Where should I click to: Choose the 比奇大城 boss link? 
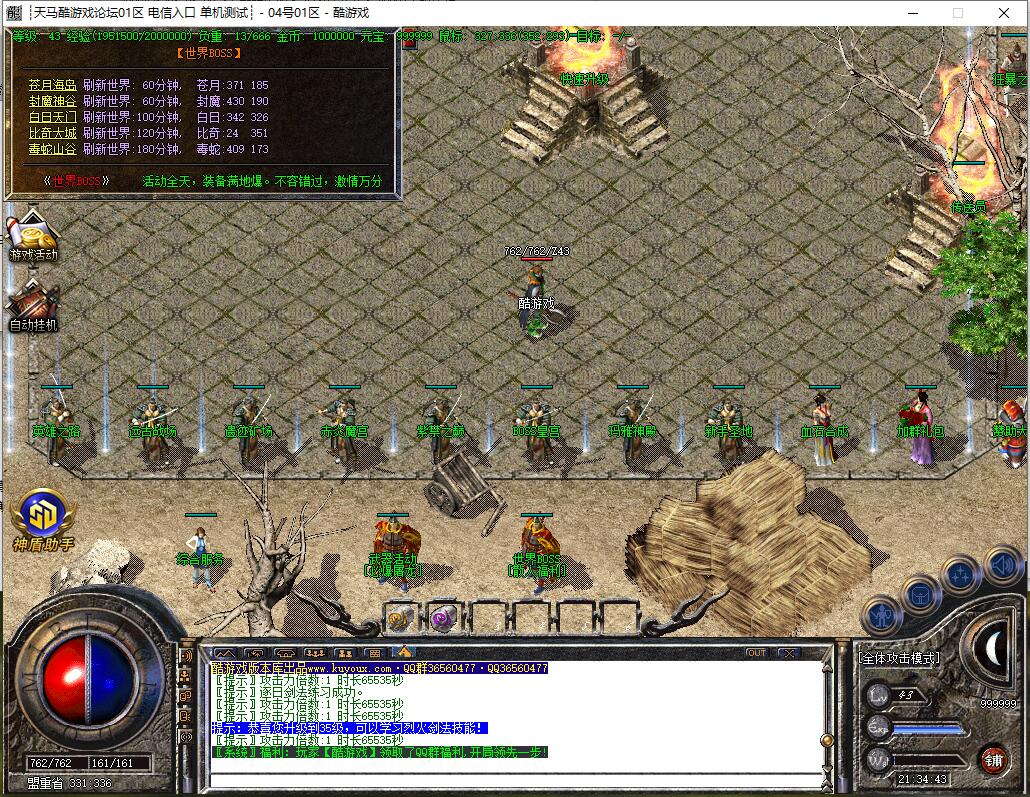pos(52,133)
